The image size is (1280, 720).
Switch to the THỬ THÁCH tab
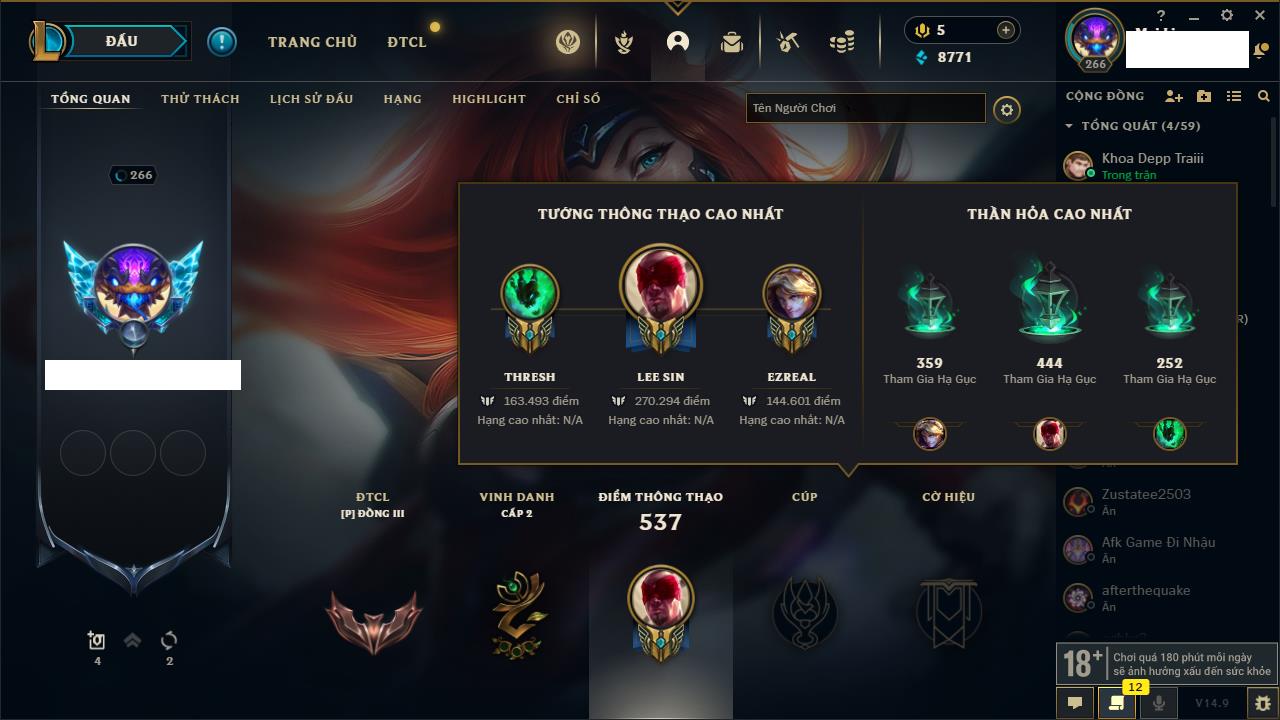pos(200,99)
